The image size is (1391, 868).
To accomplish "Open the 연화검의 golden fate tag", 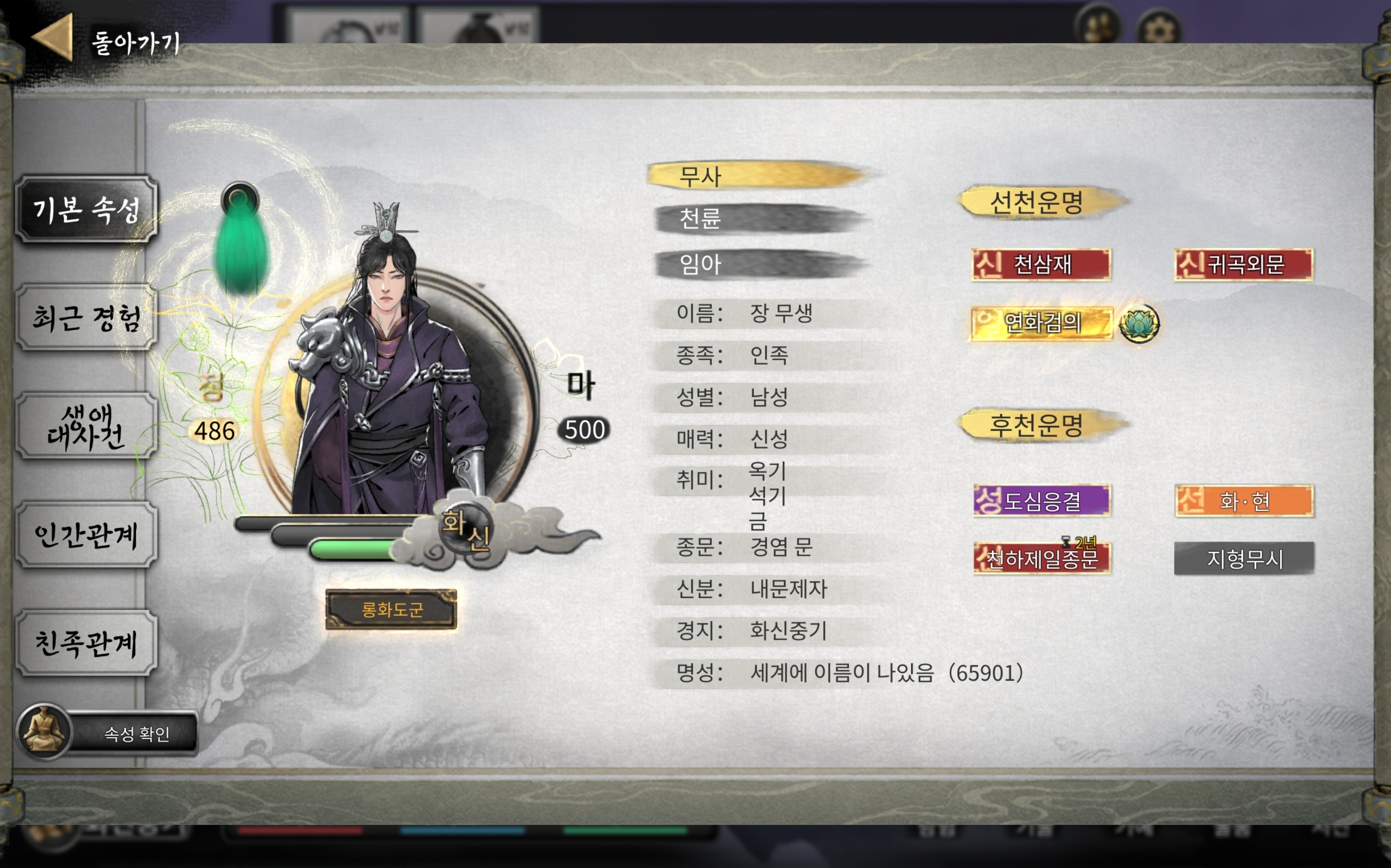I will [x=1041, y=323].
